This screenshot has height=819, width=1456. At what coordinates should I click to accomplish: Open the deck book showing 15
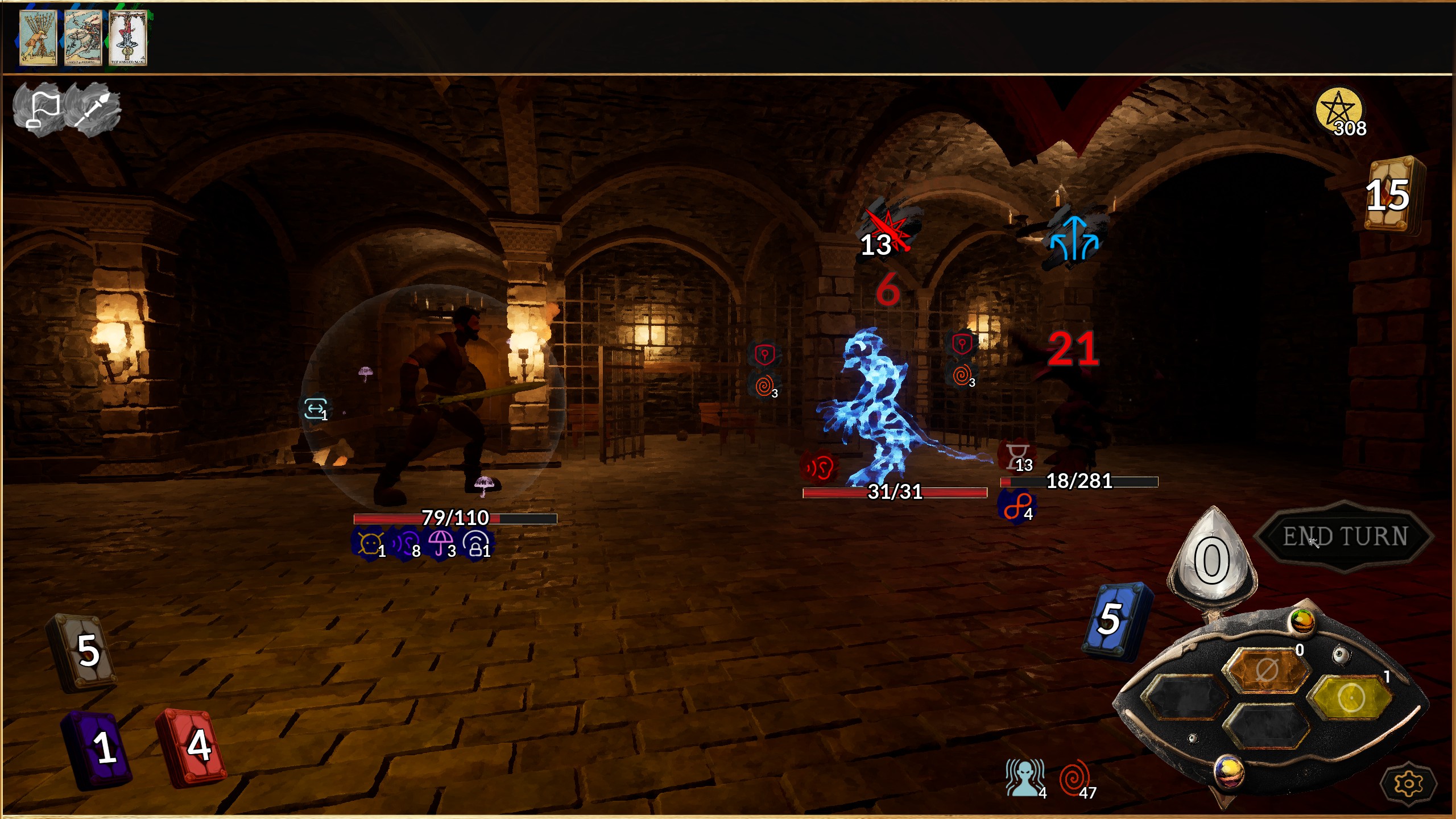click(x=1392, y=195)
